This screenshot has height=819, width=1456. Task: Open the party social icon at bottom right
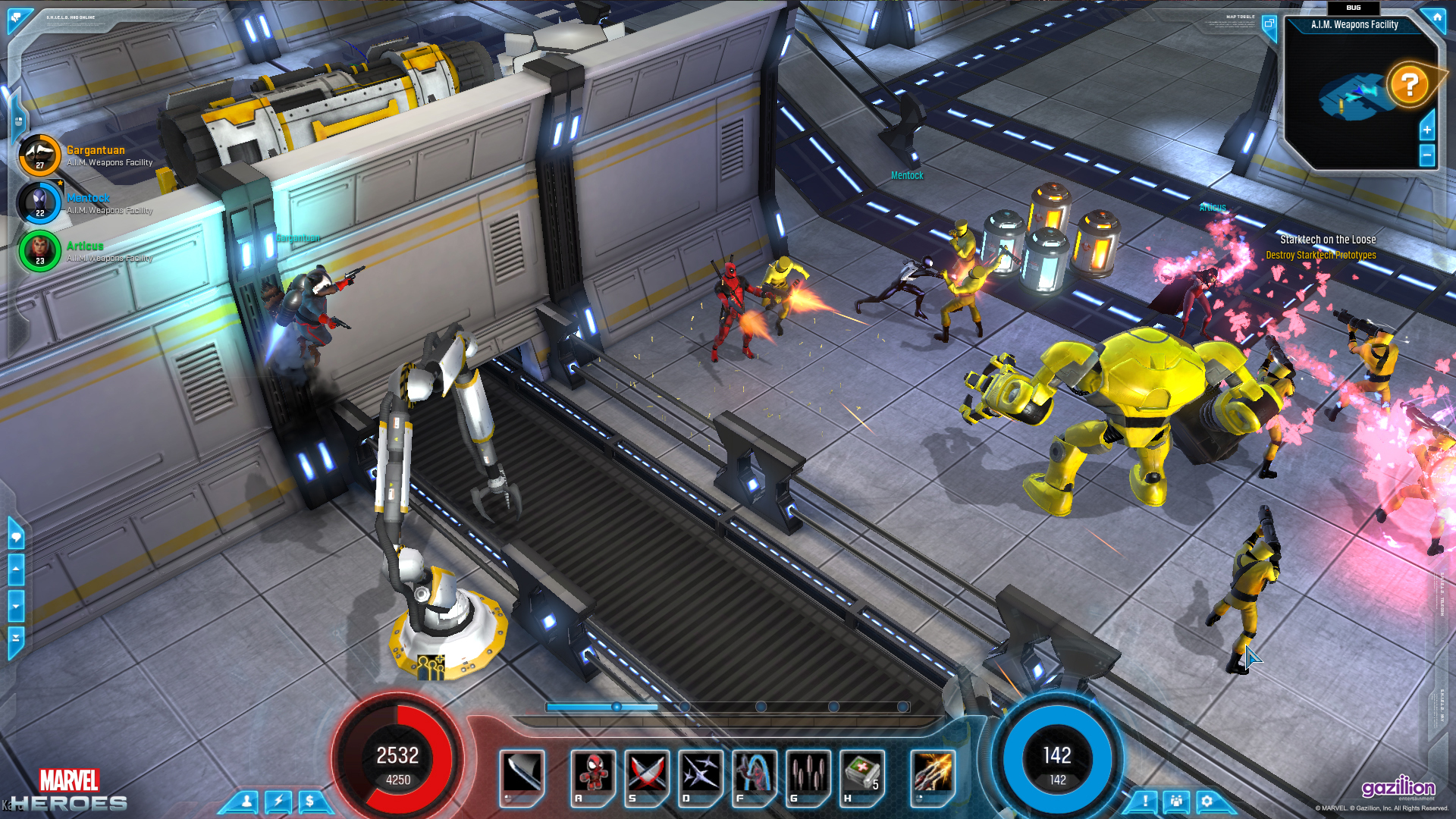[1176, 801]
